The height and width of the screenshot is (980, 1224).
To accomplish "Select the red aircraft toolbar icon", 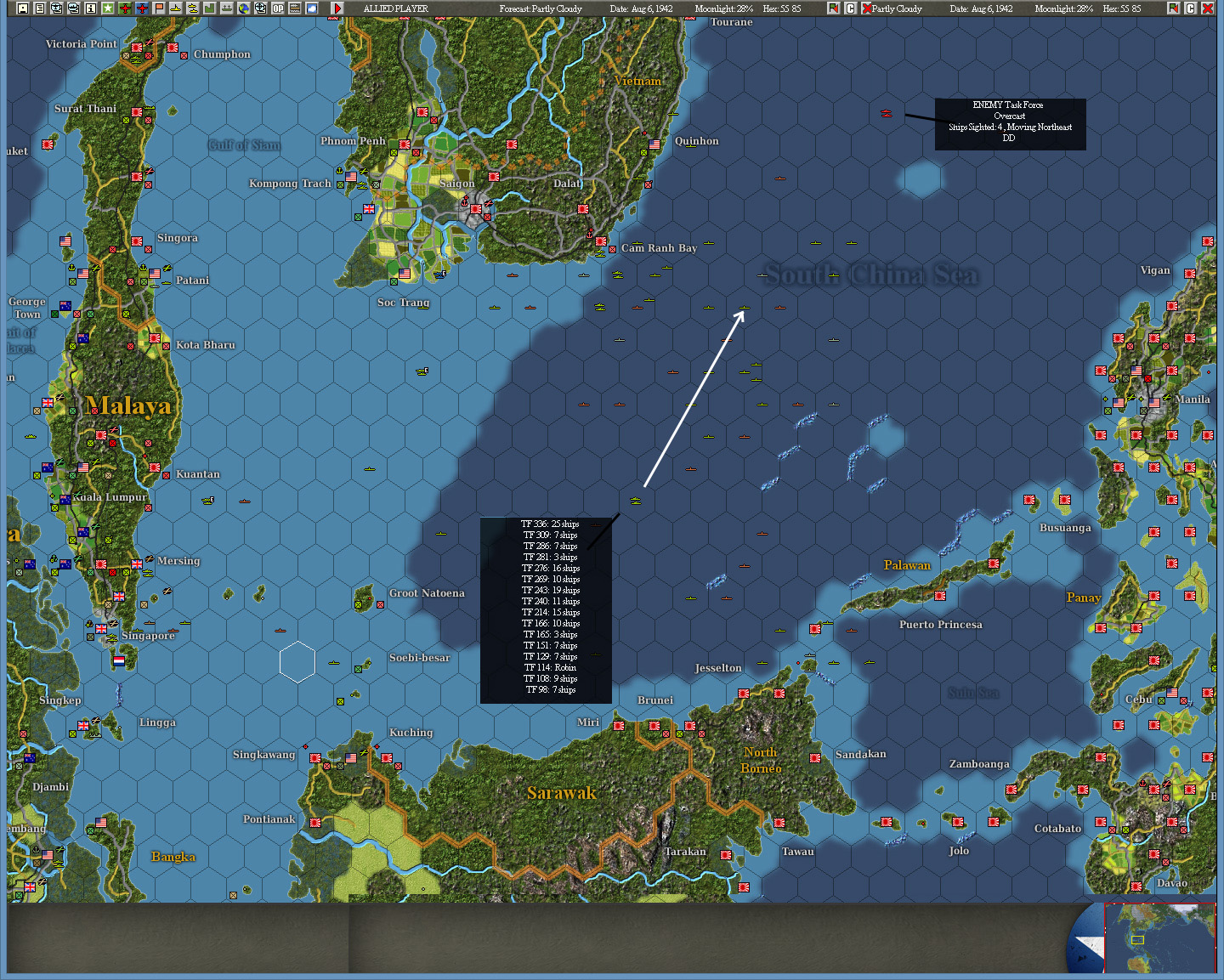I will (142, 8).
